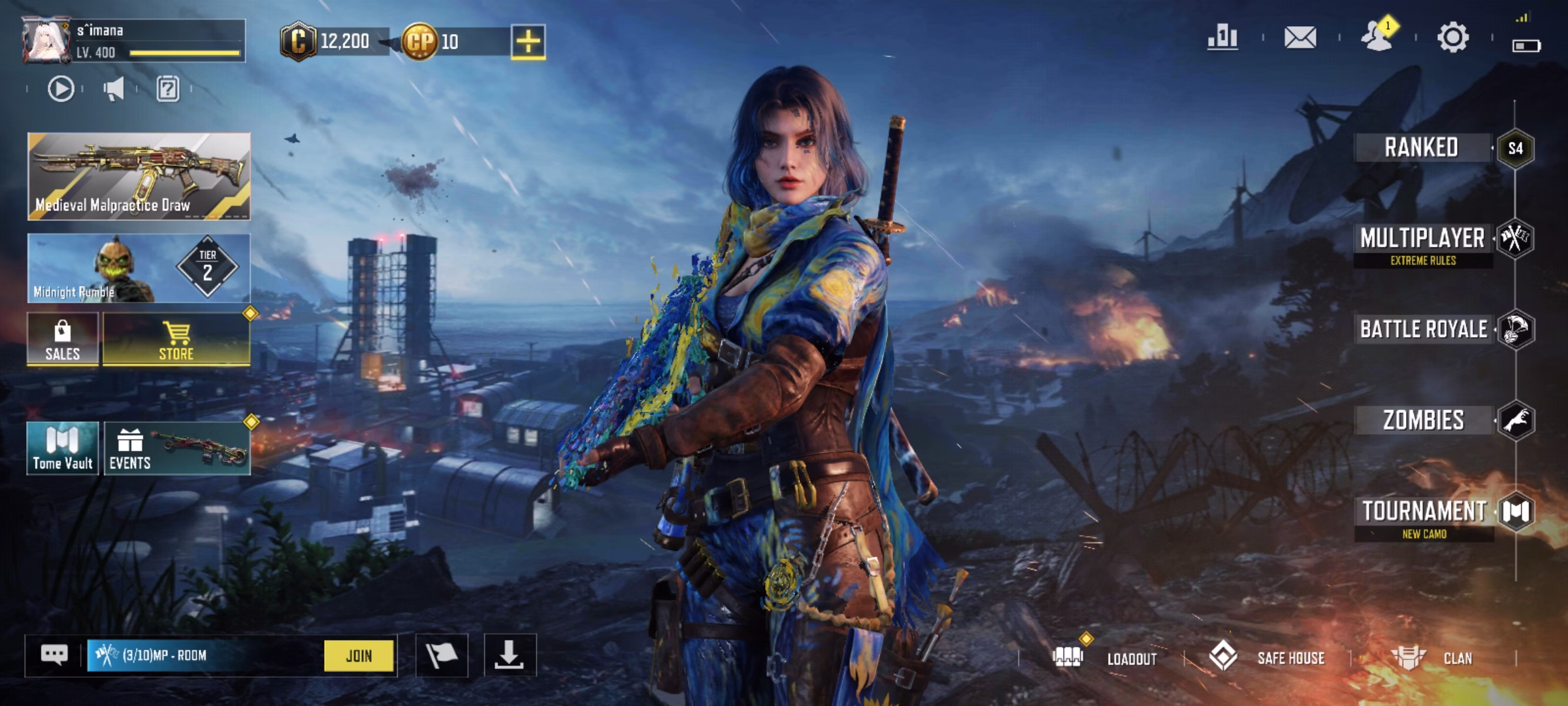Add CP with the plus button
1568x706 pixels.
pyautogui.click(x=528, y=42)
